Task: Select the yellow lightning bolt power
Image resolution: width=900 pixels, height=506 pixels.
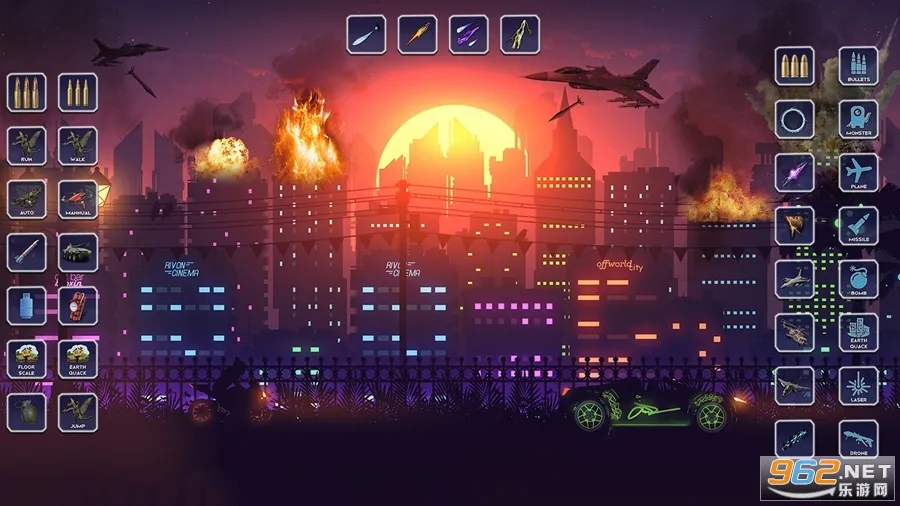Action: click(x=520, y=34)
